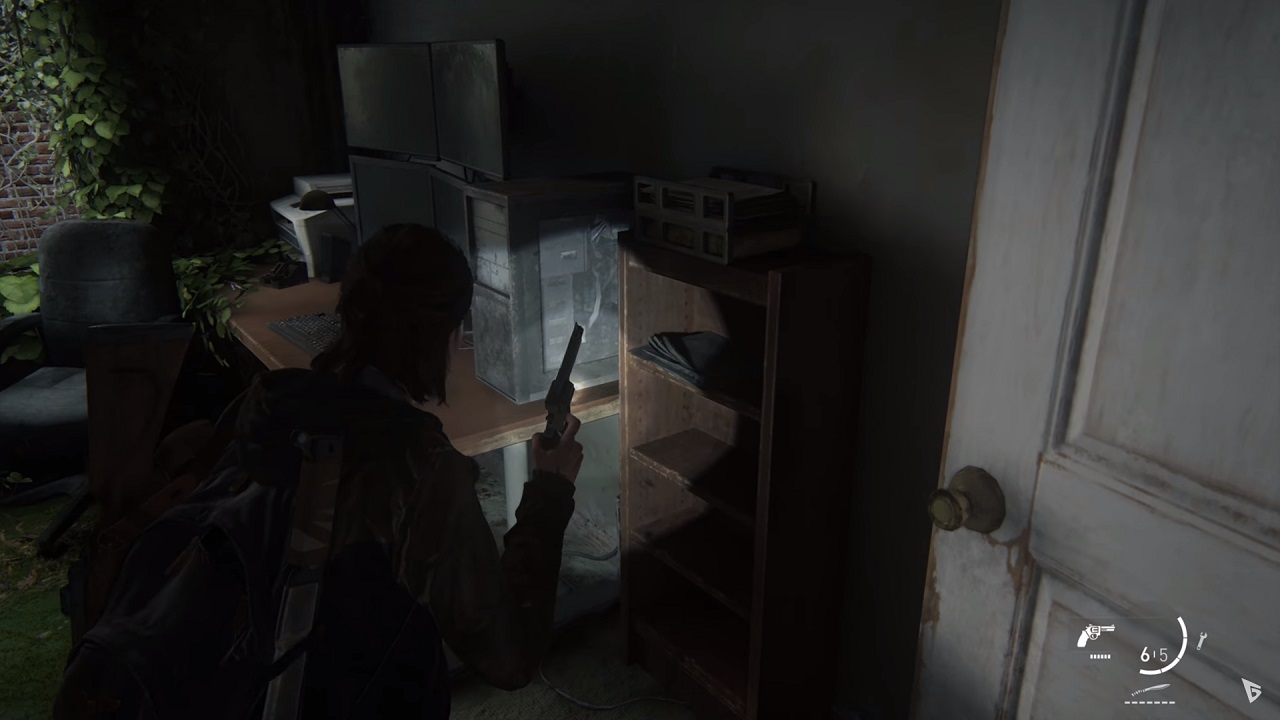The height and width of the screenshot is (720, 1280).
Task: Click the 6|5 ammo counter
Action: point(1155,655)
